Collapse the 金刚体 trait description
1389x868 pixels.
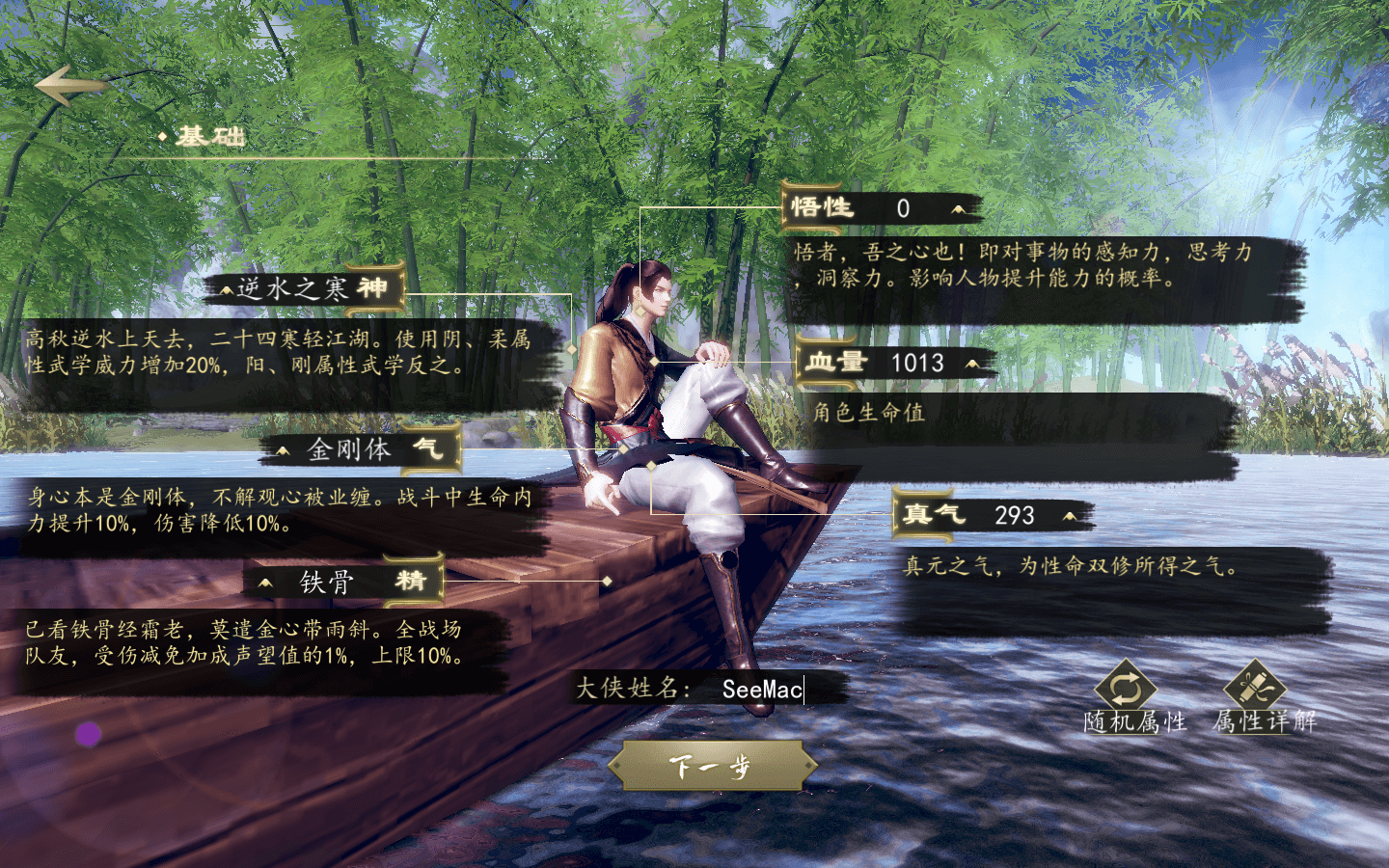[284, 450]
